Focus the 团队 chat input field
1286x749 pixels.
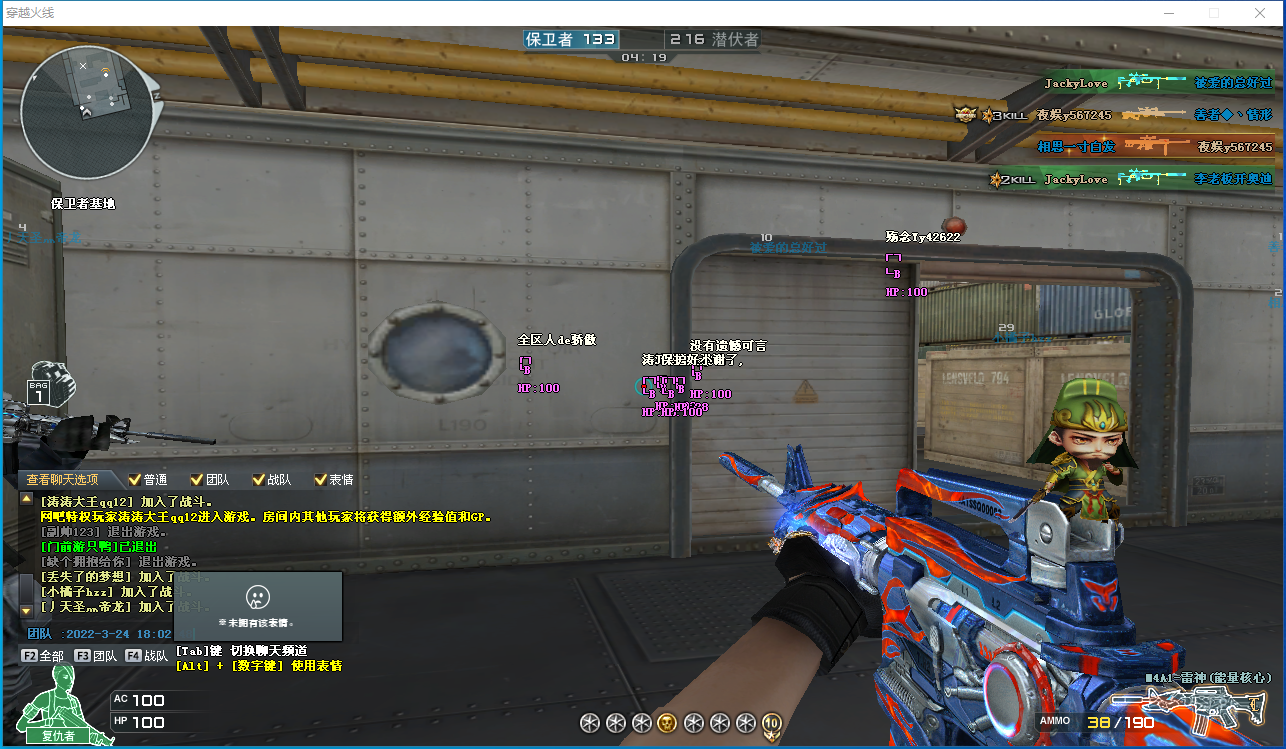click(100, 633)
